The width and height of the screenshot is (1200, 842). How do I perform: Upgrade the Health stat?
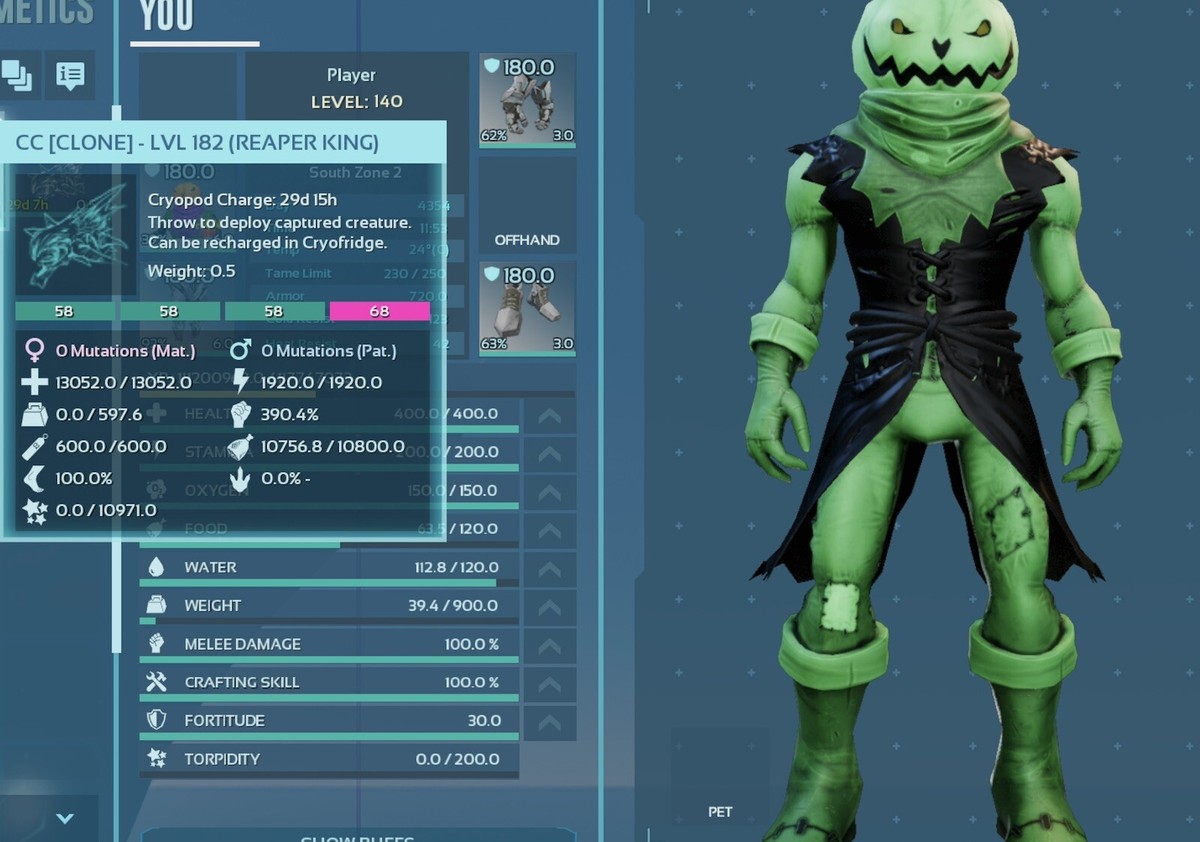click(549, 414)
